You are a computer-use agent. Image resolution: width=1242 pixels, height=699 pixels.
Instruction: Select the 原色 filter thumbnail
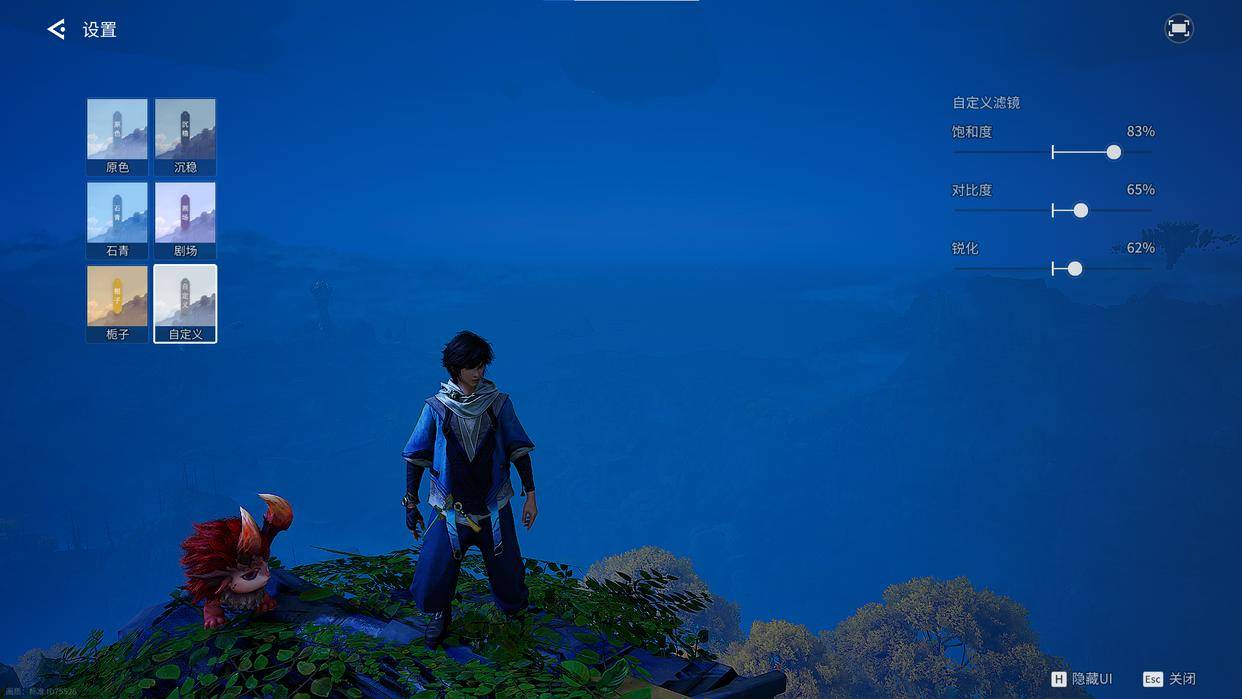tap(117, 136)
